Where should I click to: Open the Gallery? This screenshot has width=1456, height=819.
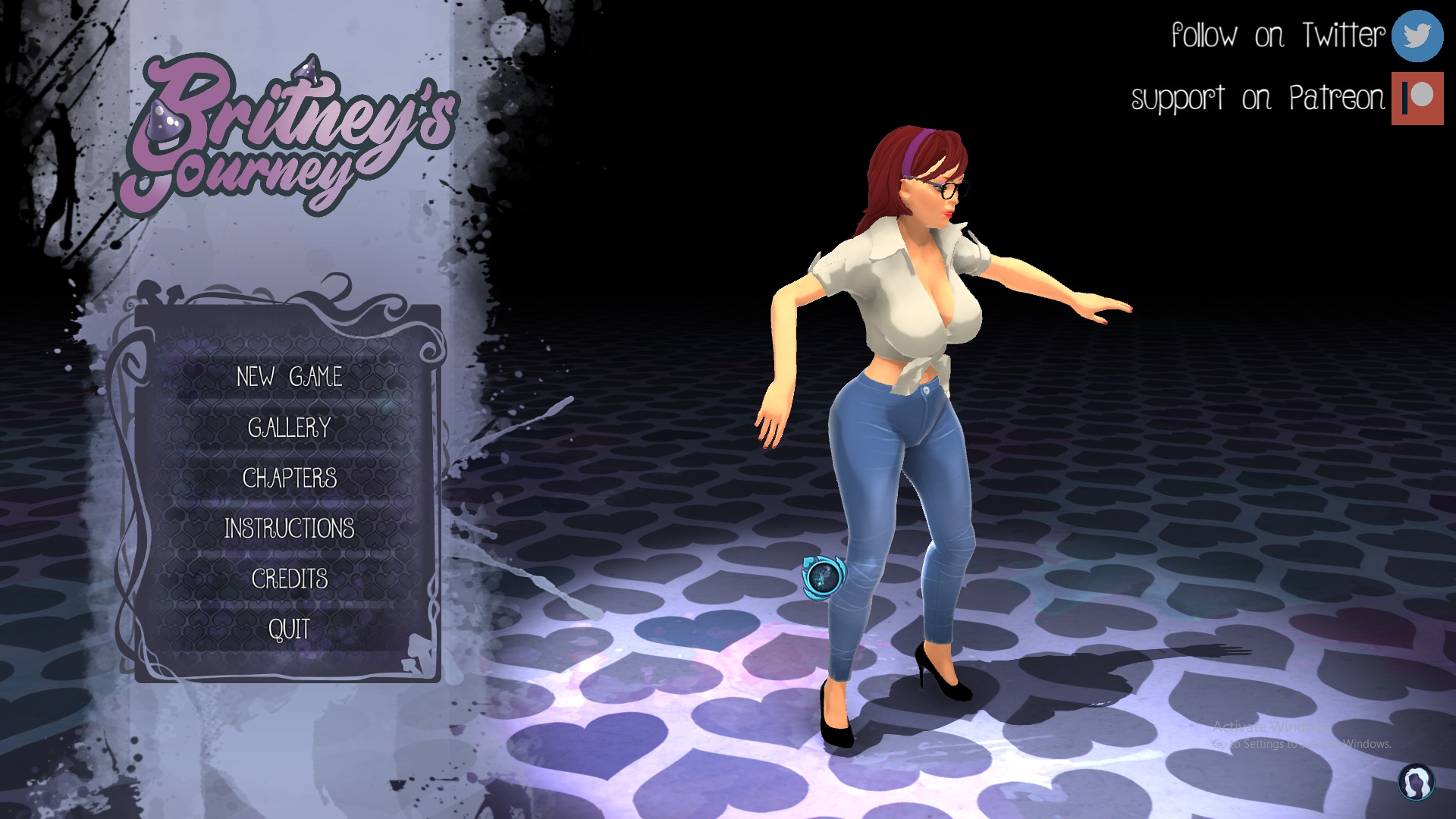(x=289, y=428)
